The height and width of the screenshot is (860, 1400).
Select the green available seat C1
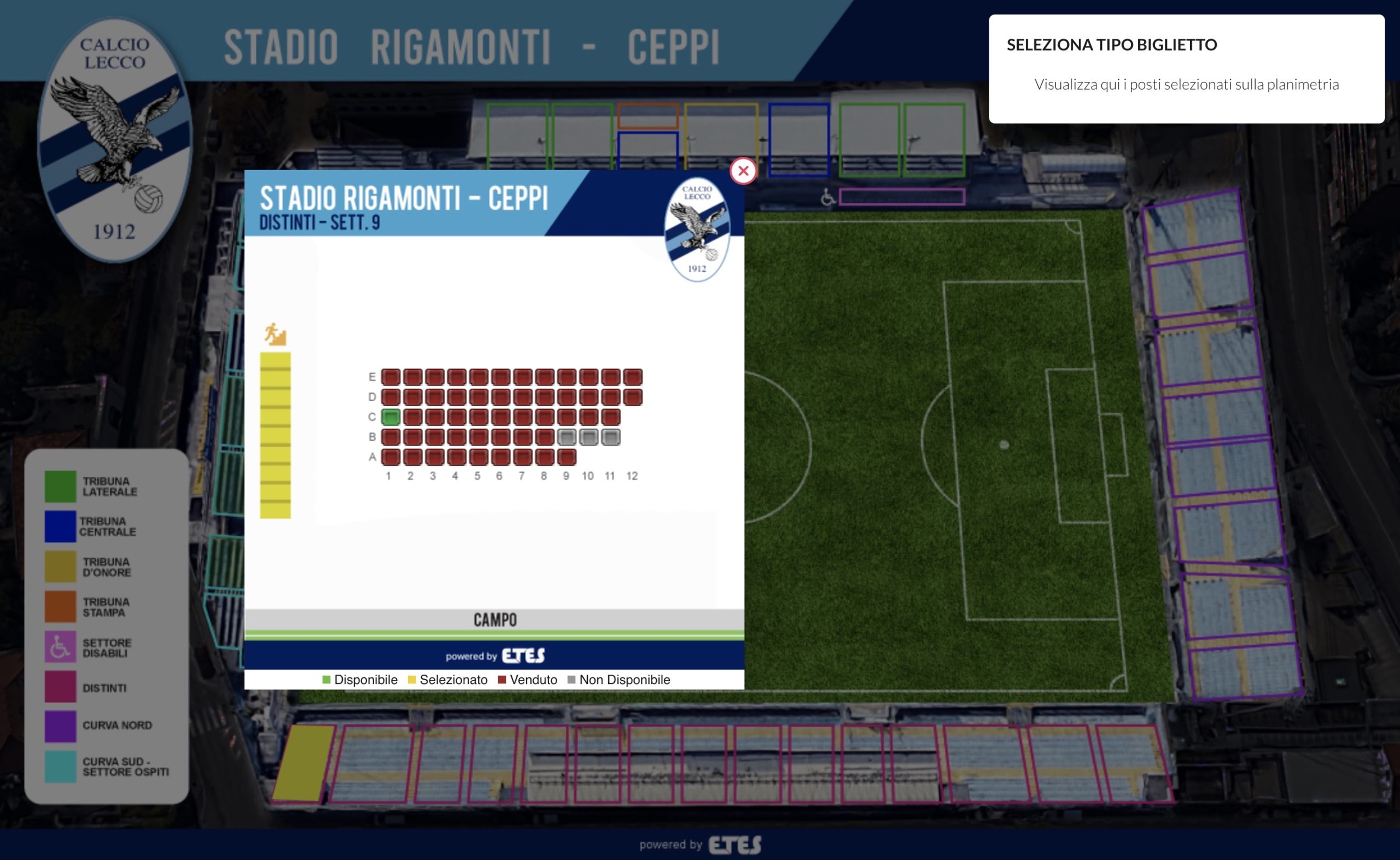point(391,417)
